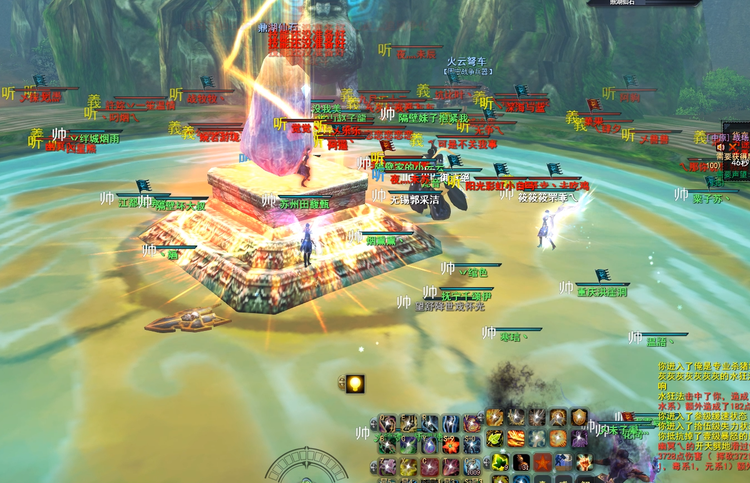The image size is (750, 483).
Task: Activate the yellow-green leaf skill
Action: (493, 439)
